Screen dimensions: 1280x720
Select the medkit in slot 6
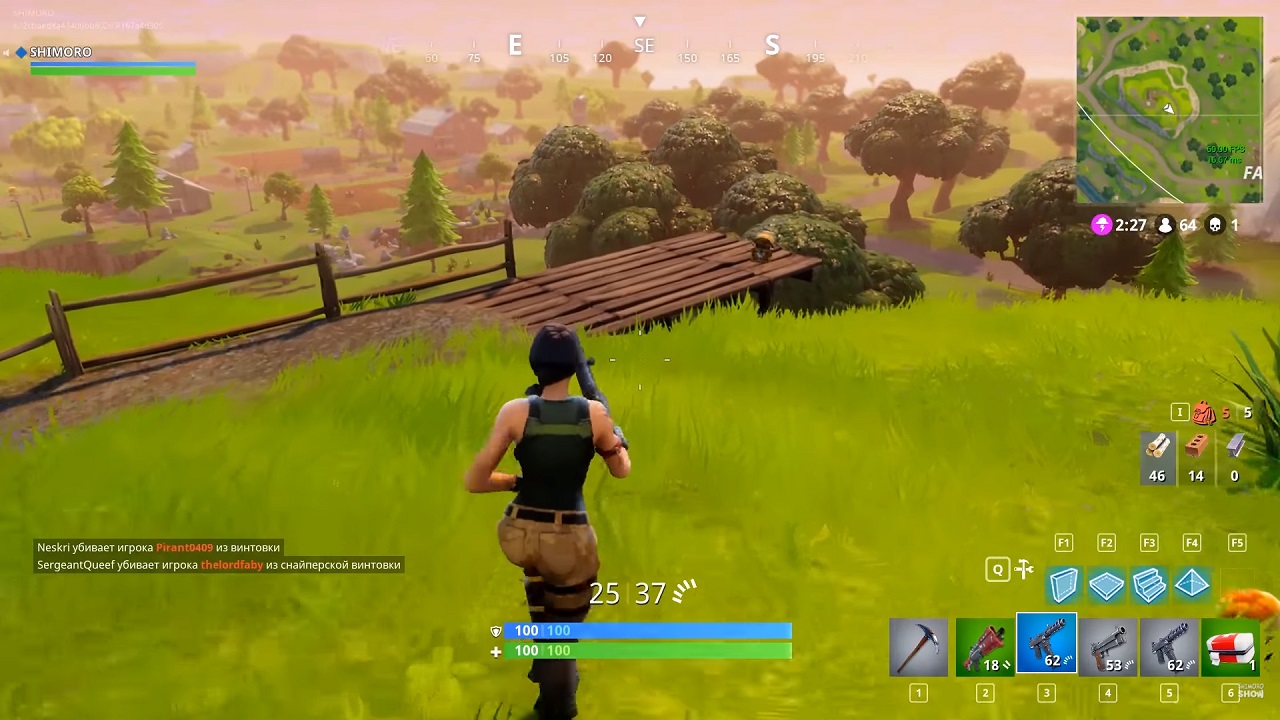[1231, 648]
